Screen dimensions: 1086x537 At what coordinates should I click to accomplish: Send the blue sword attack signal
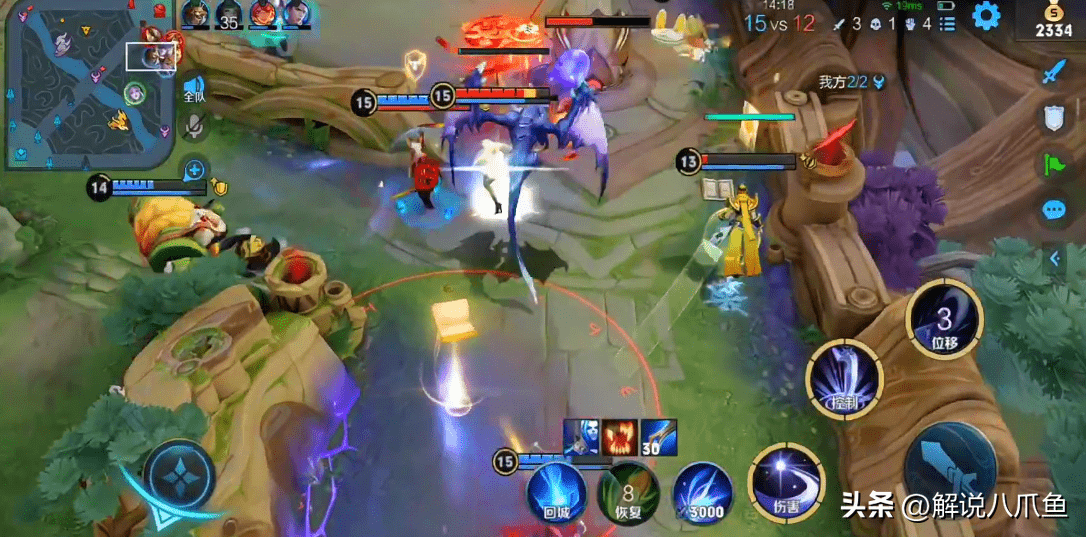pyautogui.click(x=1054, y=72)
